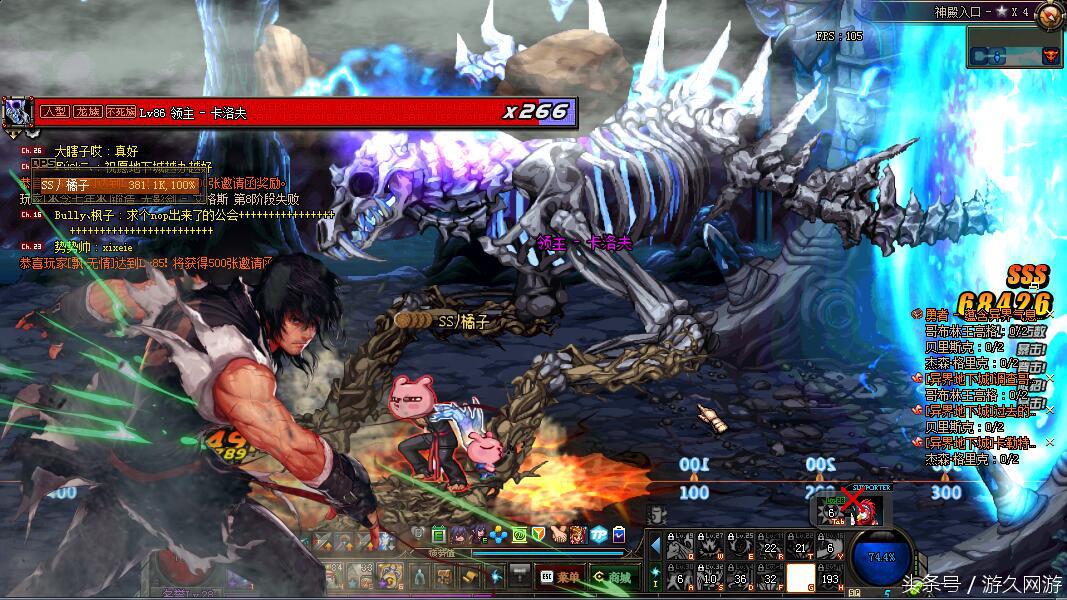This screenshot has width=1067, height=600.
Task: Click the left arrow beside the skill bar
Action: click(x=655, y=546)
